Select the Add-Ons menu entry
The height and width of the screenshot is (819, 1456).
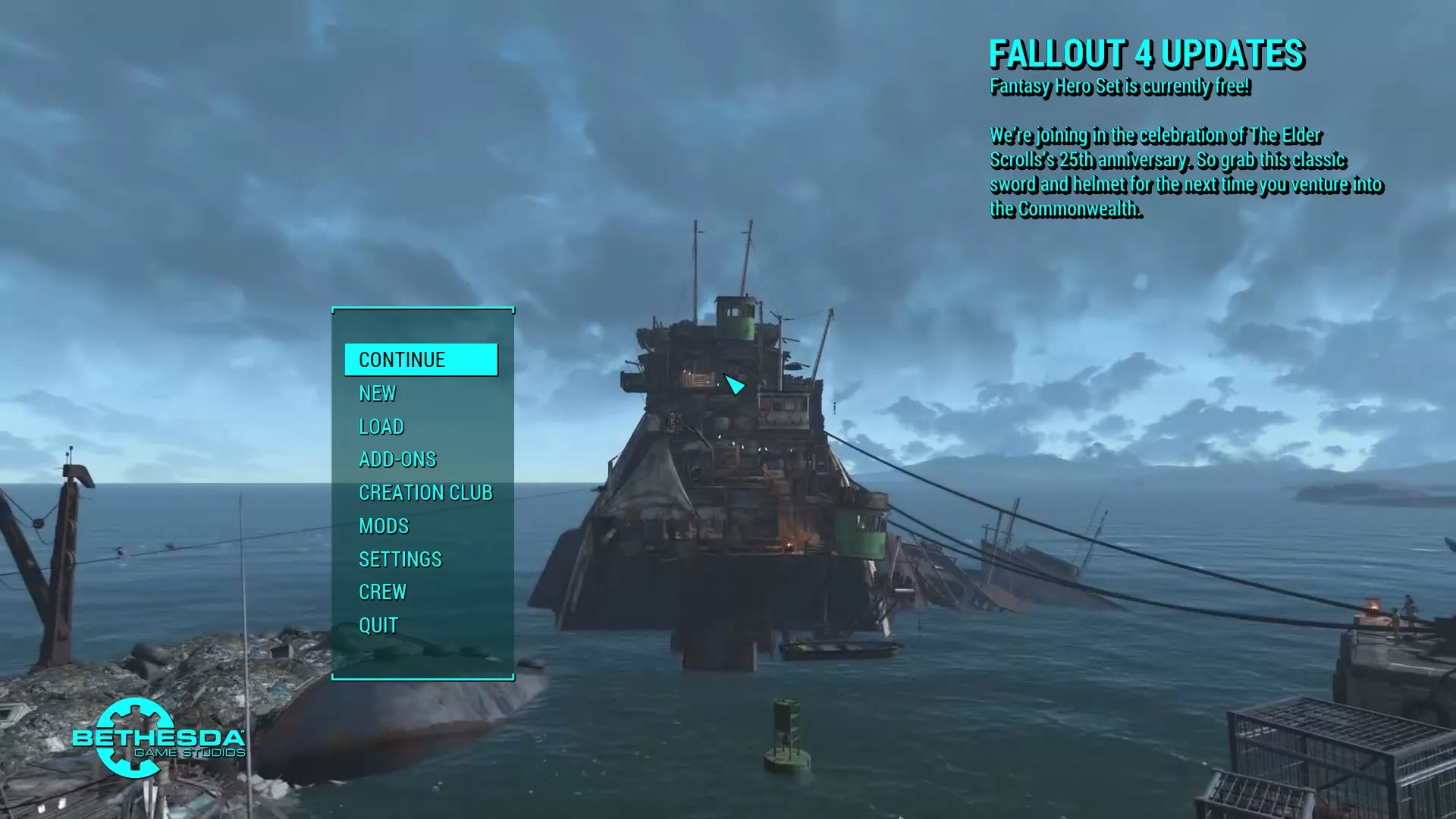pyautogui.click(x=397, y=460)
